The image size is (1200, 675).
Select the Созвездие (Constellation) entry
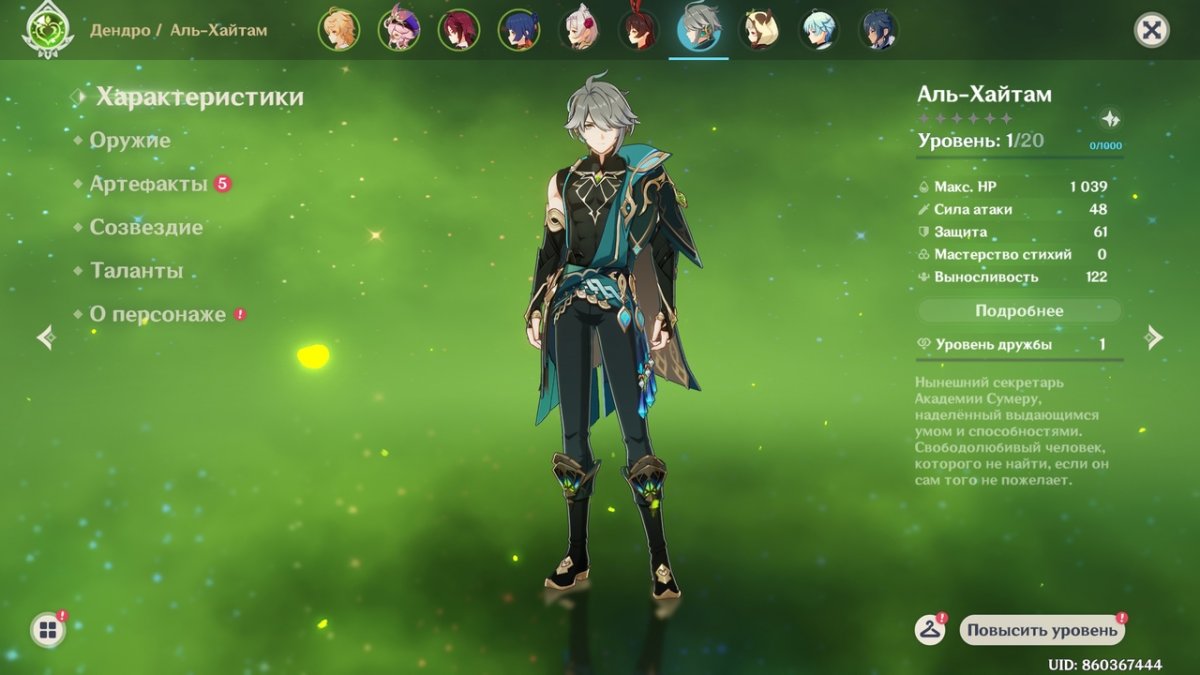(x=146, y=228)
